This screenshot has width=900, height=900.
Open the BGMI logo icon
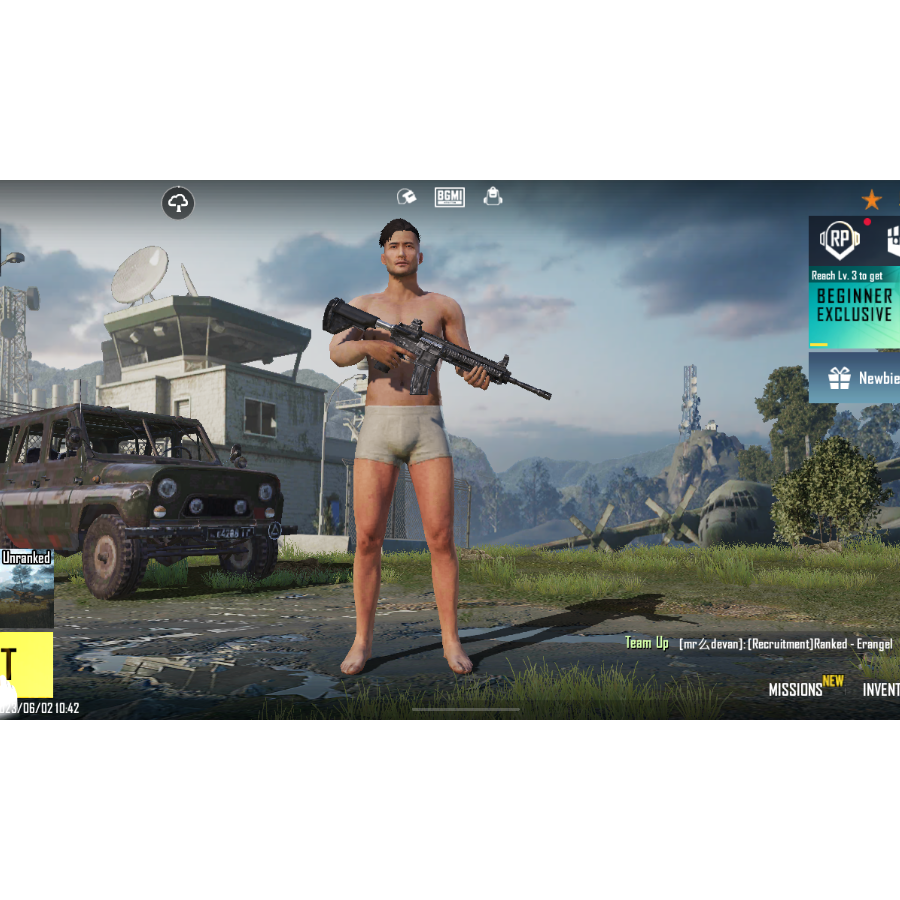pos(450,197)
